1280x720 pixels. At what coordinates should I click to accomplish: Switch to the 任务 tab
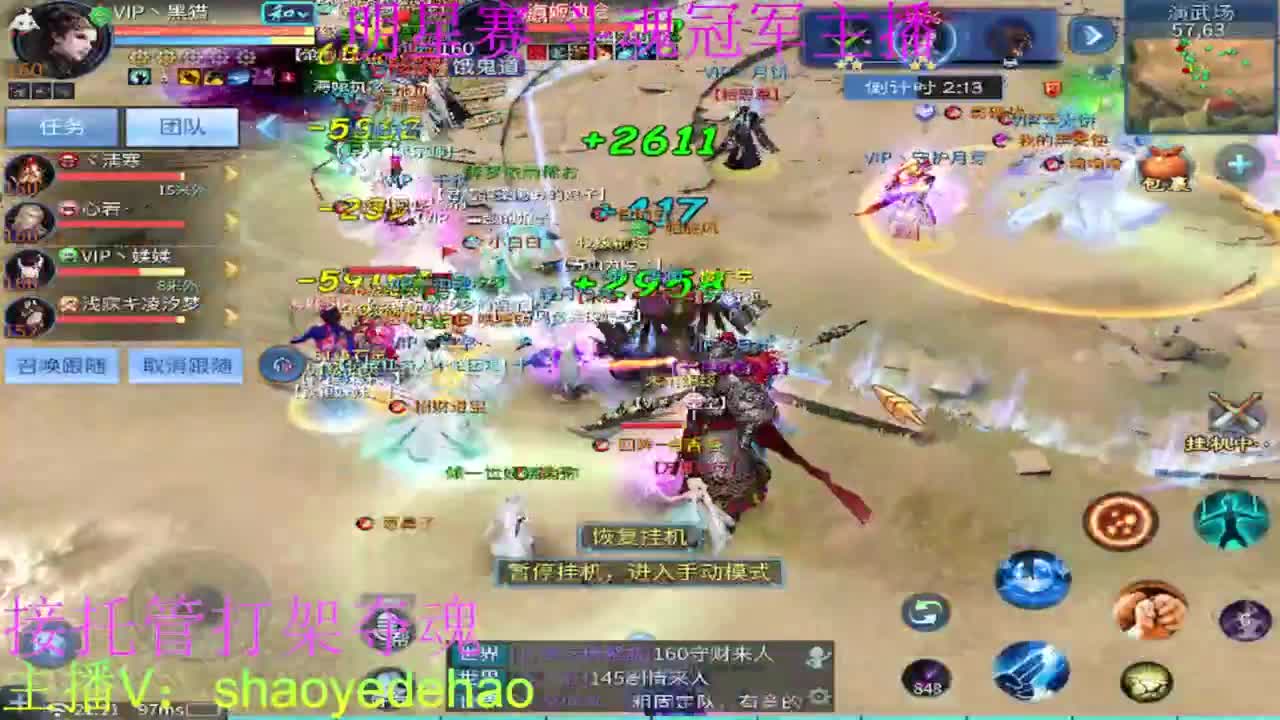(61, 126)
